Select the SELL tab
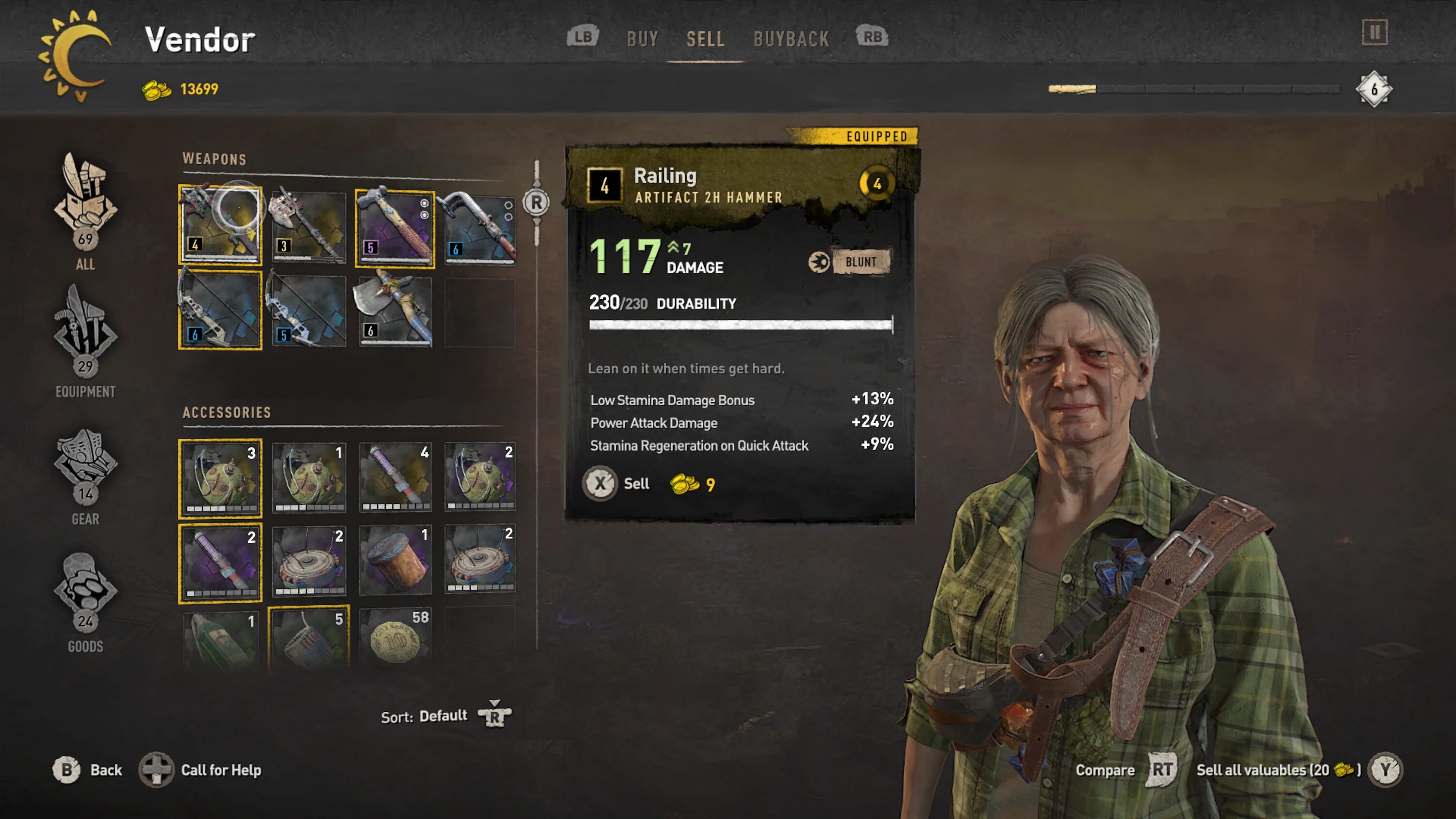The width and height of the screenshot is (1456, 819). point(705,39)
